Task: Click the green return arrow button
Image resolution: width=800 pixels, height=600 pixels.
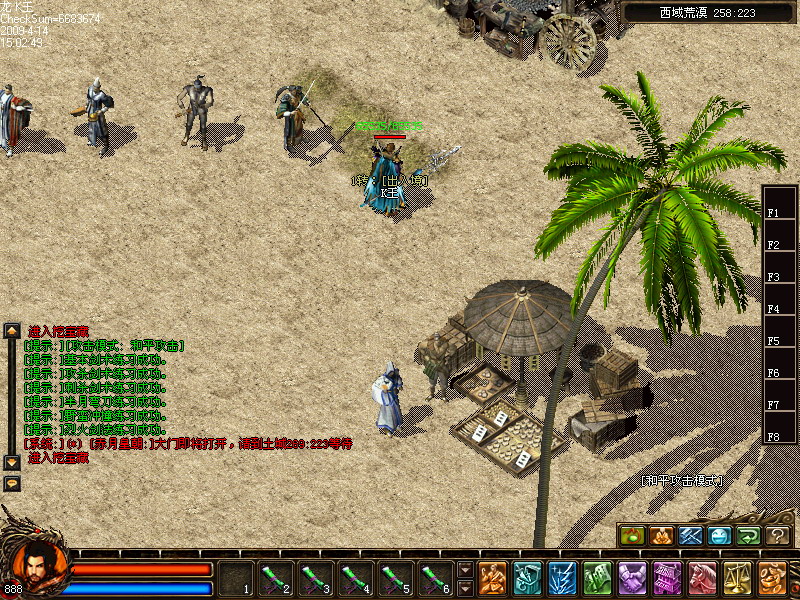Action: coord(749,536)
